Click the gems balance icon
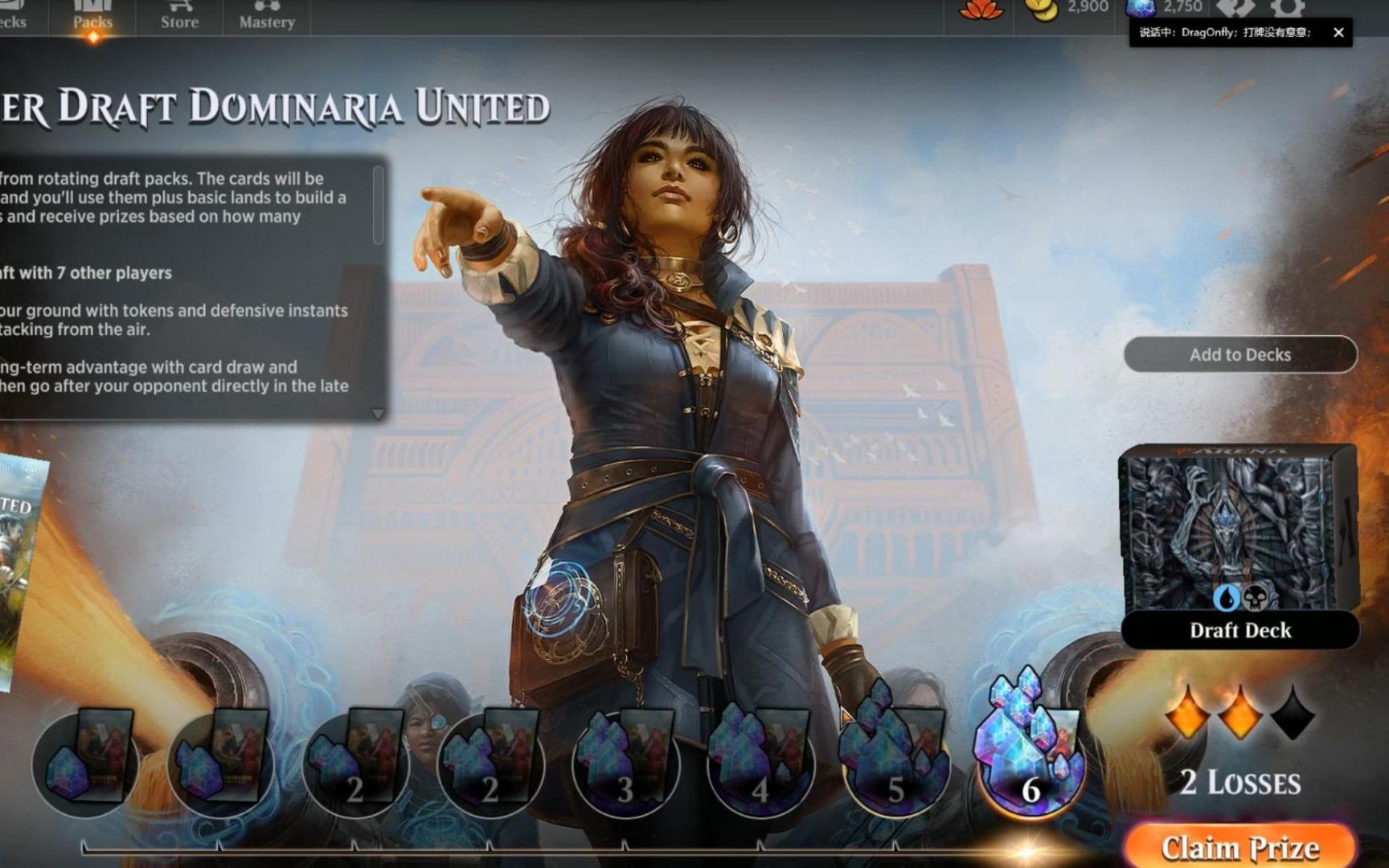This screenshot has height=868, width=1389. click(1140, 8)
